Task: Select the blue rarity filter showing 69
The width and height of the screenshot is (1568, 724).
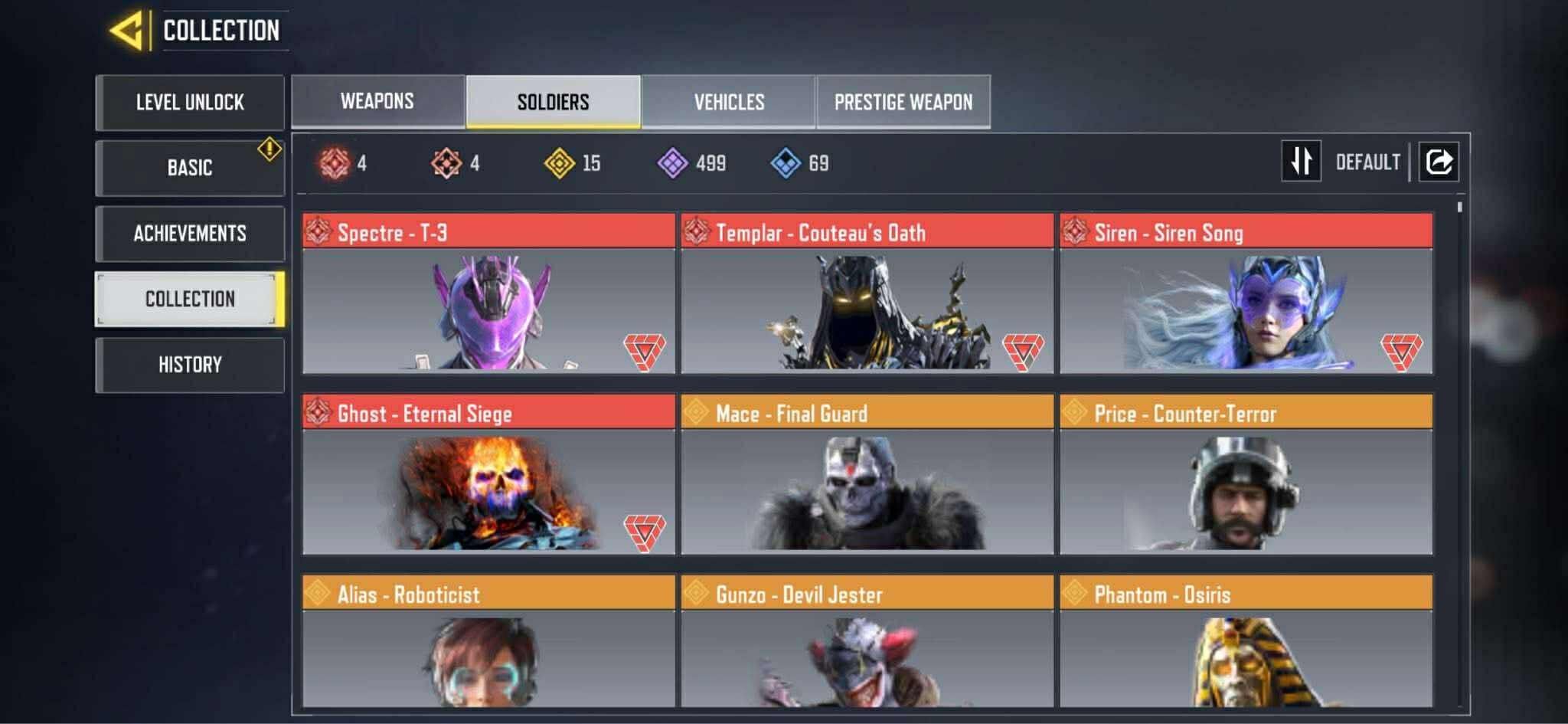Action: (781, 162)
